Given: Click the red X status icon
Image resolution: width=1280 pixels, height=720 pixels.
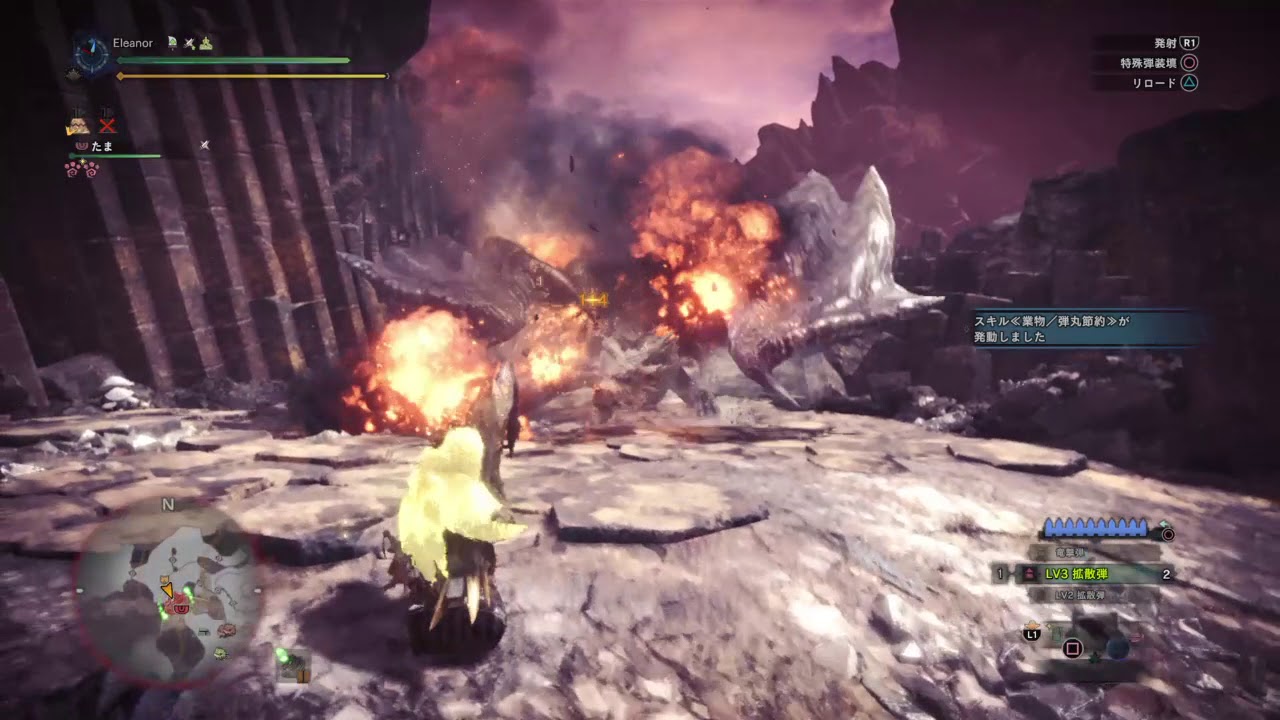Looking at the screenshot, I should 107,126.
